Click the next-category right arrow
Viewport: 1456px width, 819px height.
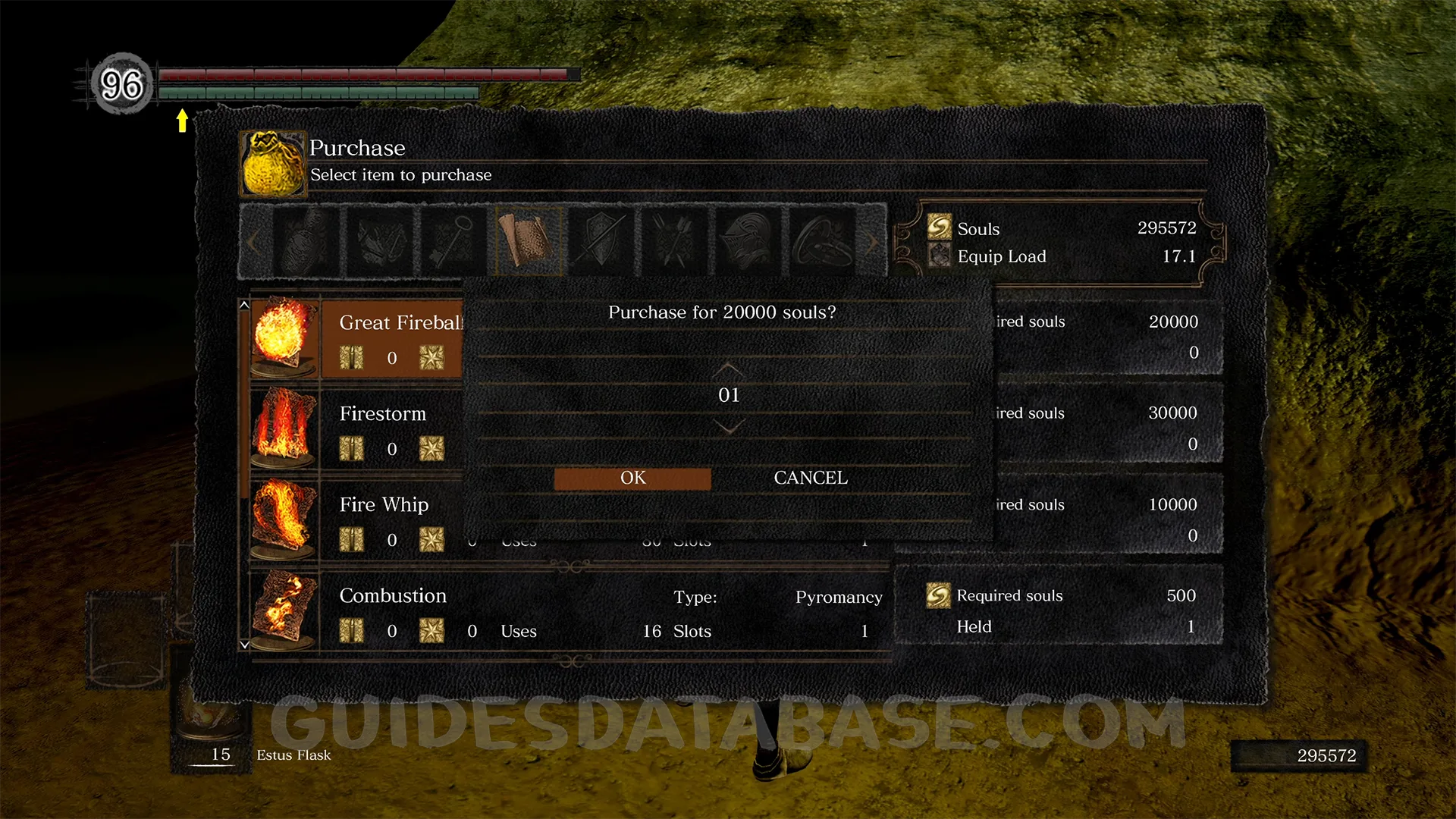coord(872,243)
